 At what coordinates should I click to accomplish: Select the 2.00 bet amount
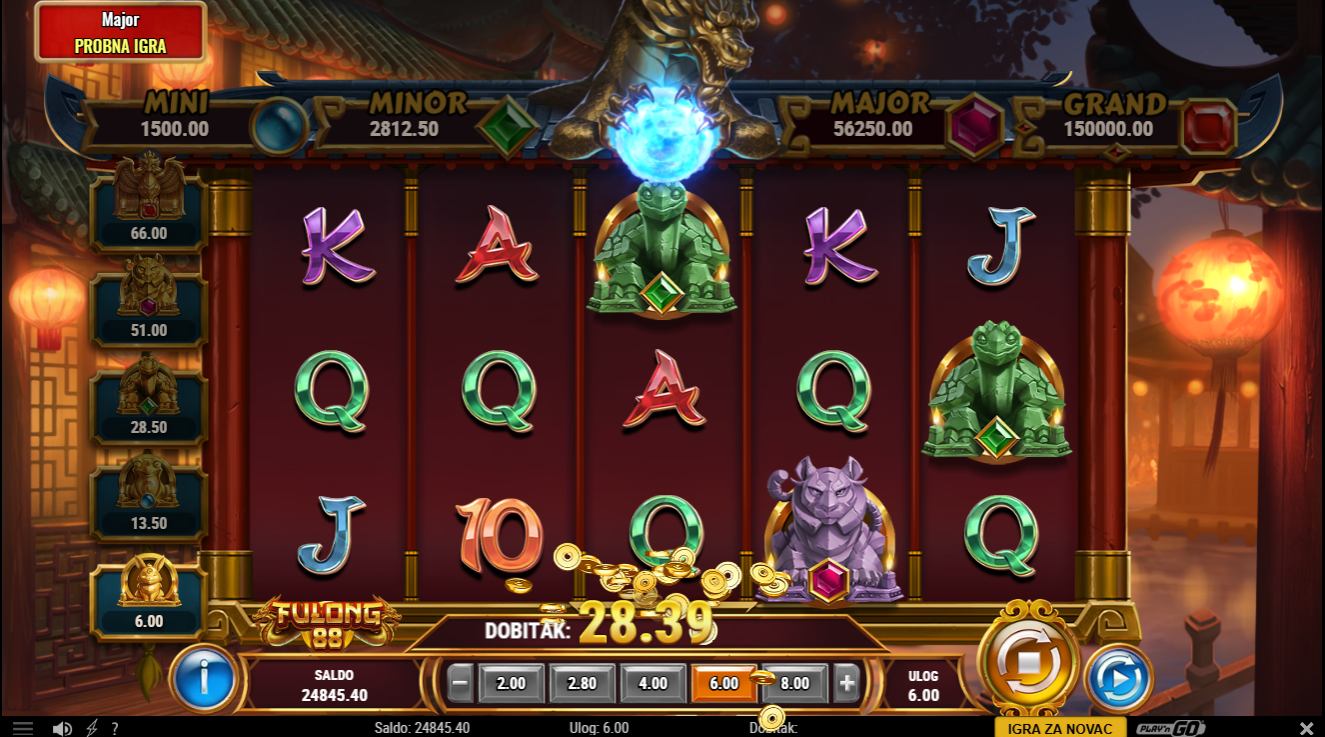[511, 684]
